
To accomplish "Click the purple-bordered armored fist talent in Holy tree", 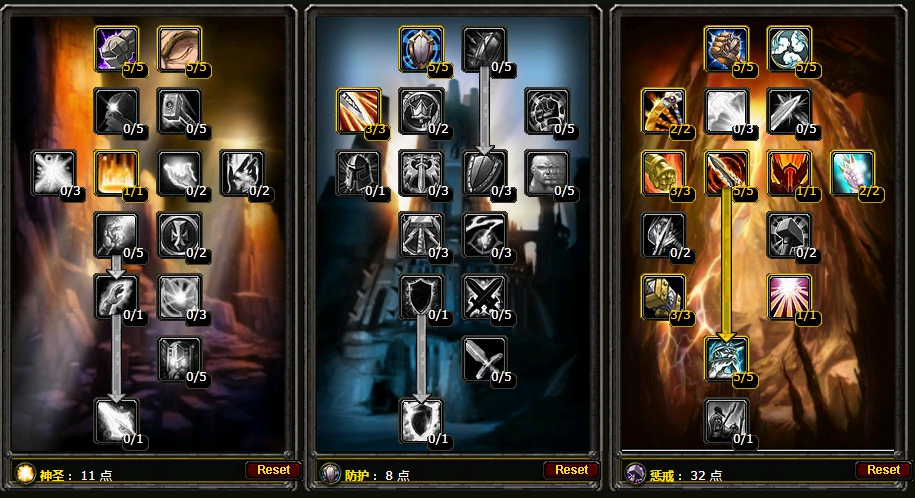I will (116, 48).
